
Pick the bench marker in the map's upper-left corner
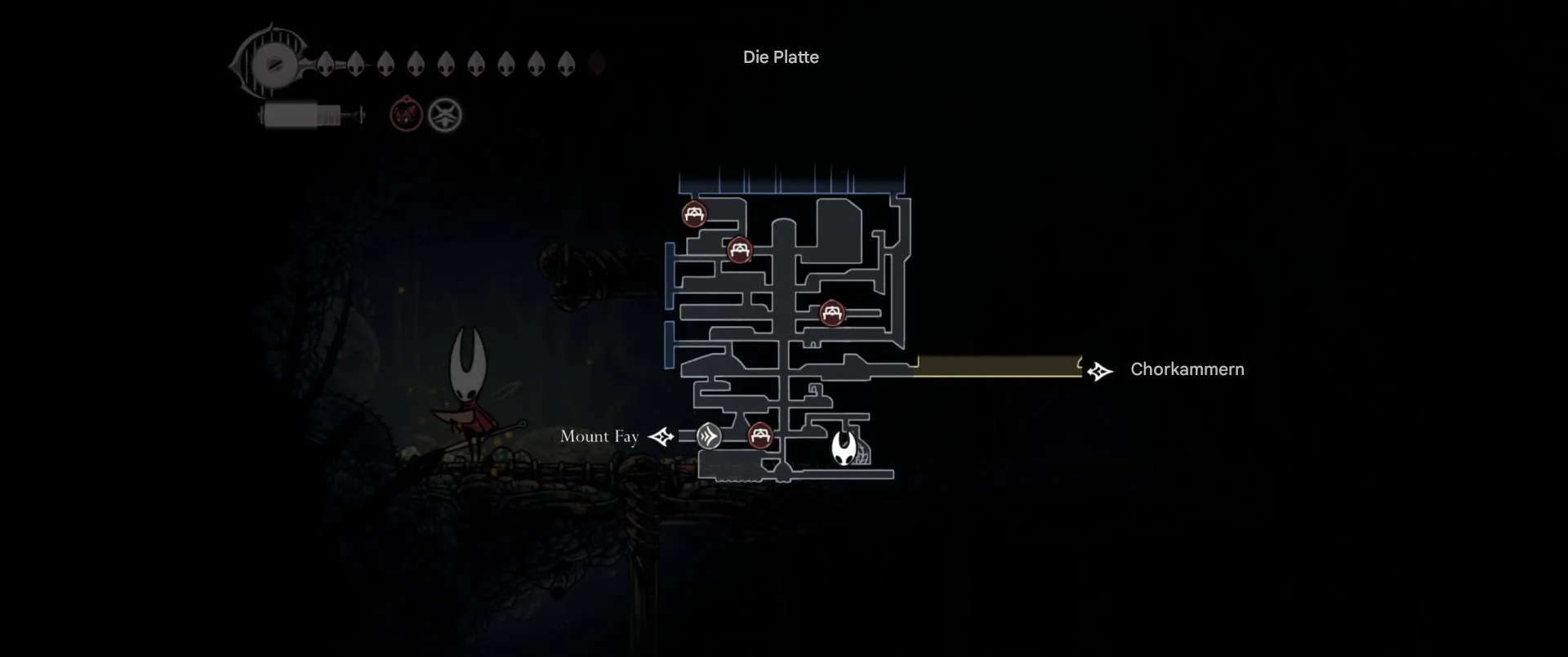pyautogui.click(x=694, y=215)
